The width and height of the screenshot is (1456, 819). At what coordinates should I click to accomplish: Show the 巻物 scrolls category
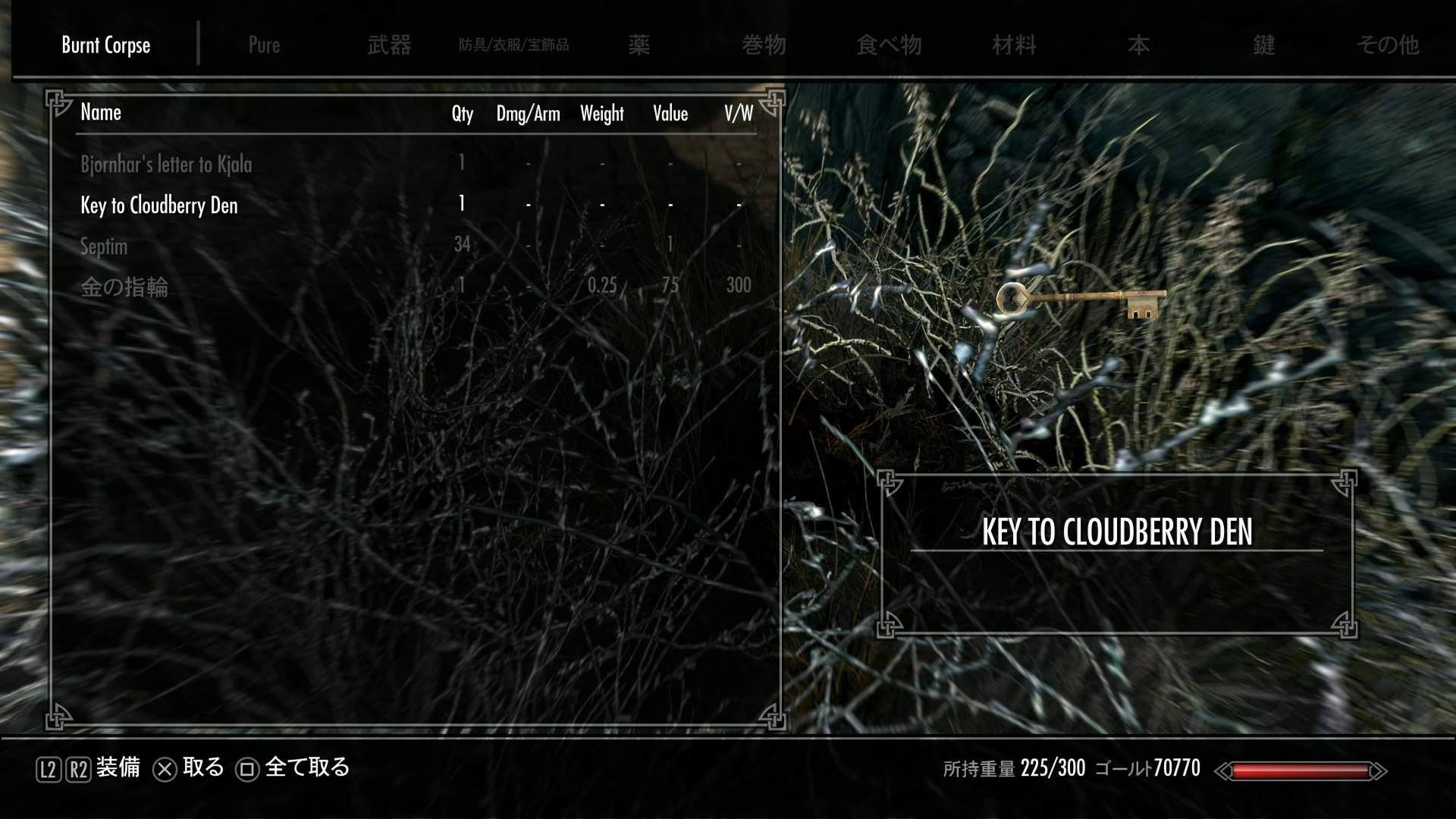tap(764, 45)
